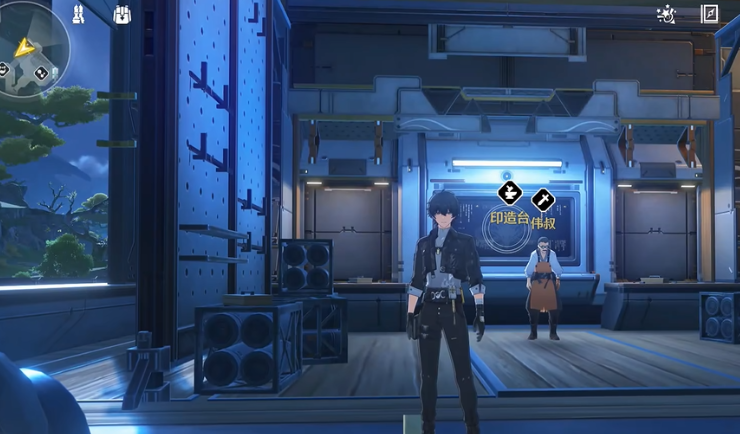Open the star-burst events icon
The width and height of the screenshot is (740, 434).
pos(665,14)
